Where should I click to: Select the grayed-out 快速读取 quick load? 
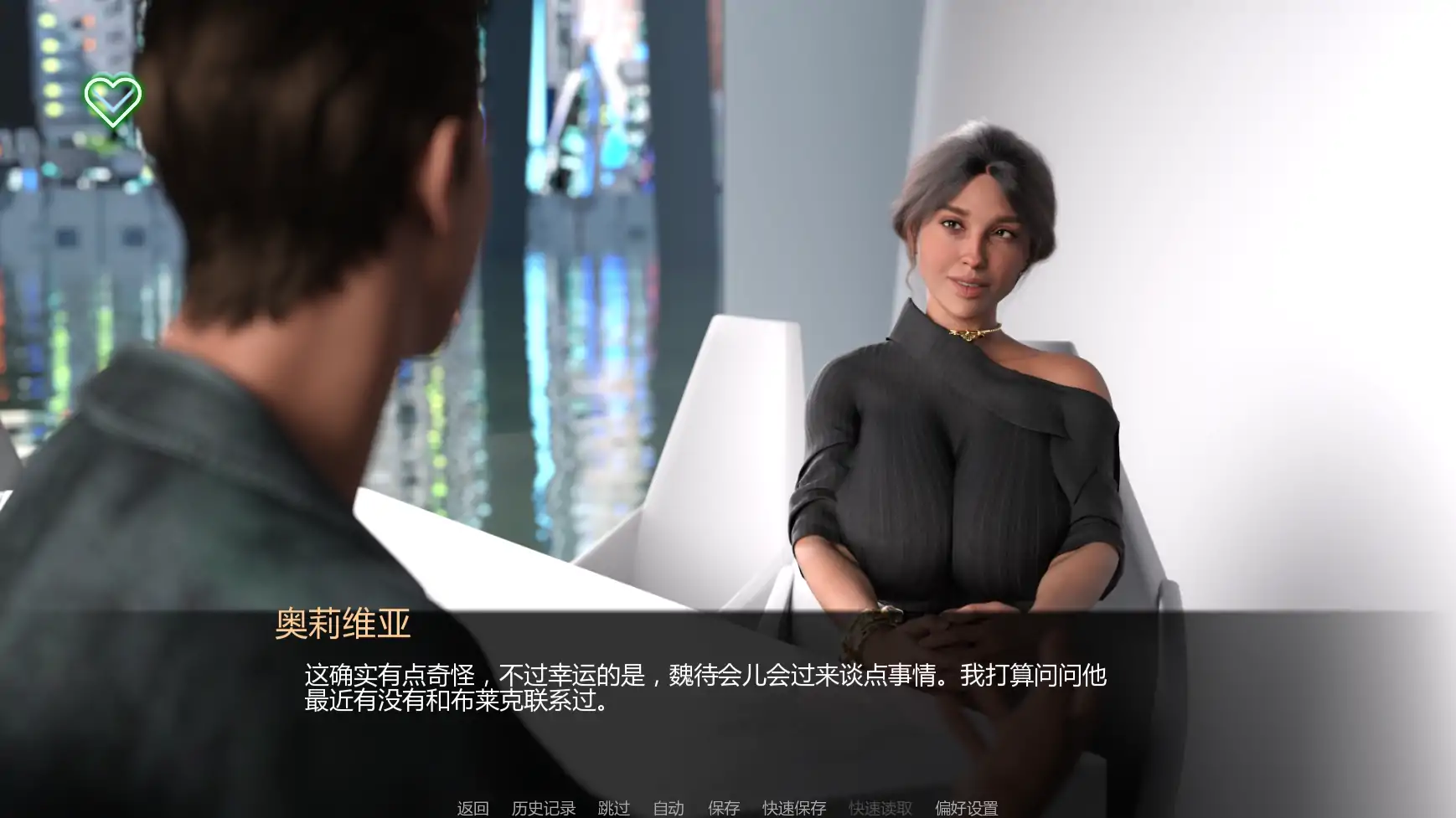tap(880, 809)
